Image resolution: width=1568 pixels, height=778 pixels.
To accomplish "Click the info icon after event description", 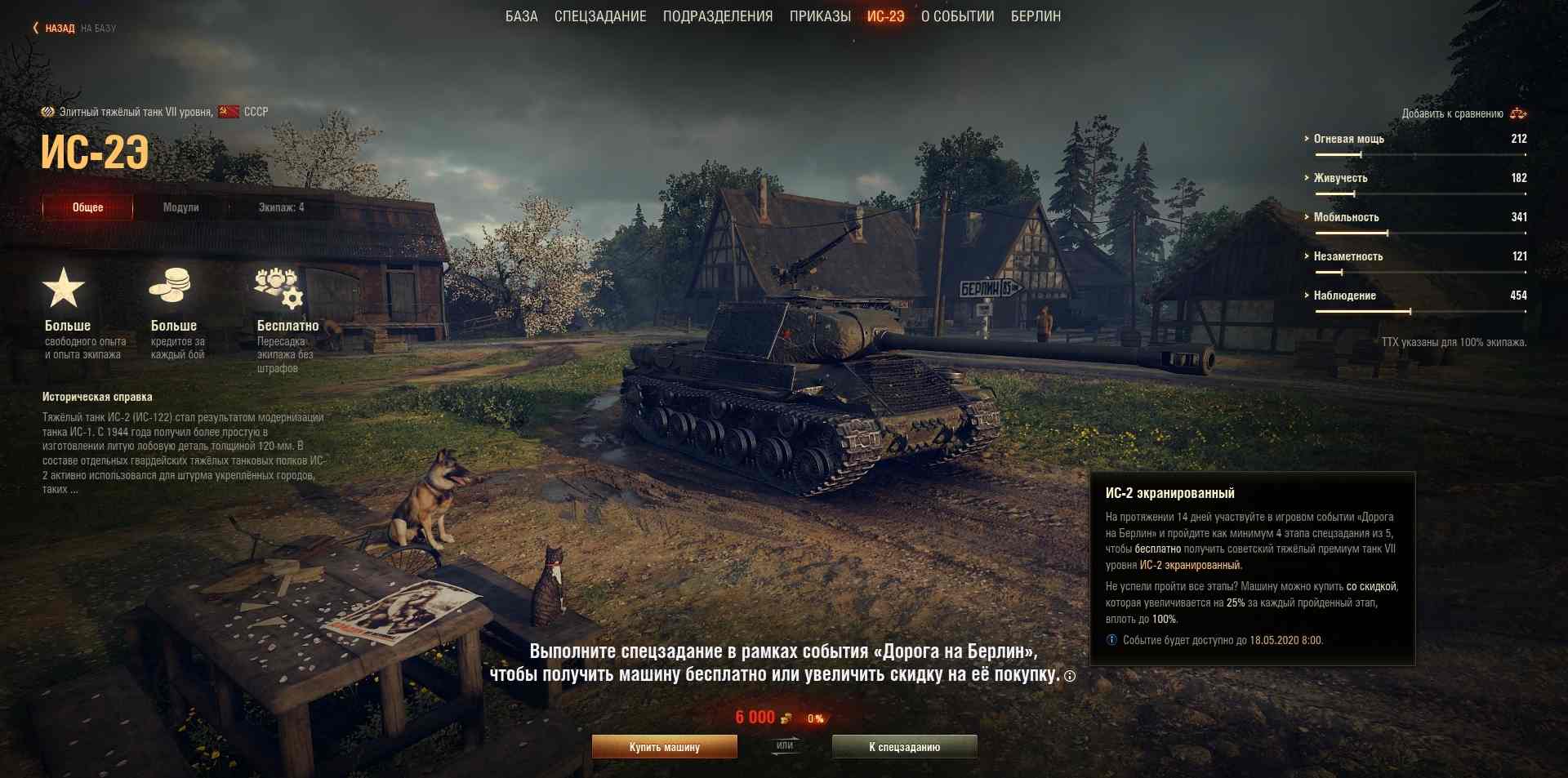I will (x=1070, y=676).
